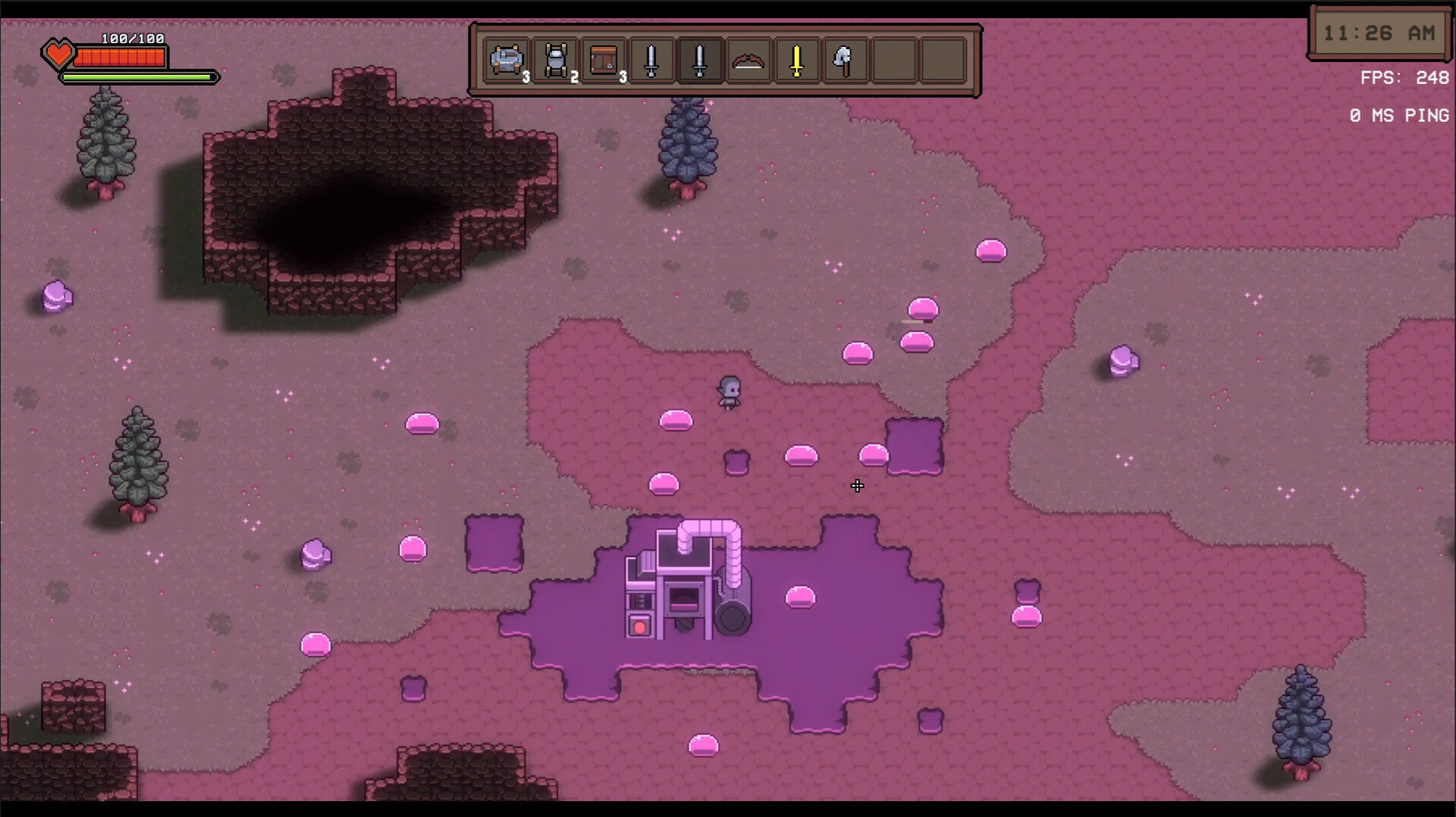
Task: Click the last empty hotbar slot
Action: [940, 61]
